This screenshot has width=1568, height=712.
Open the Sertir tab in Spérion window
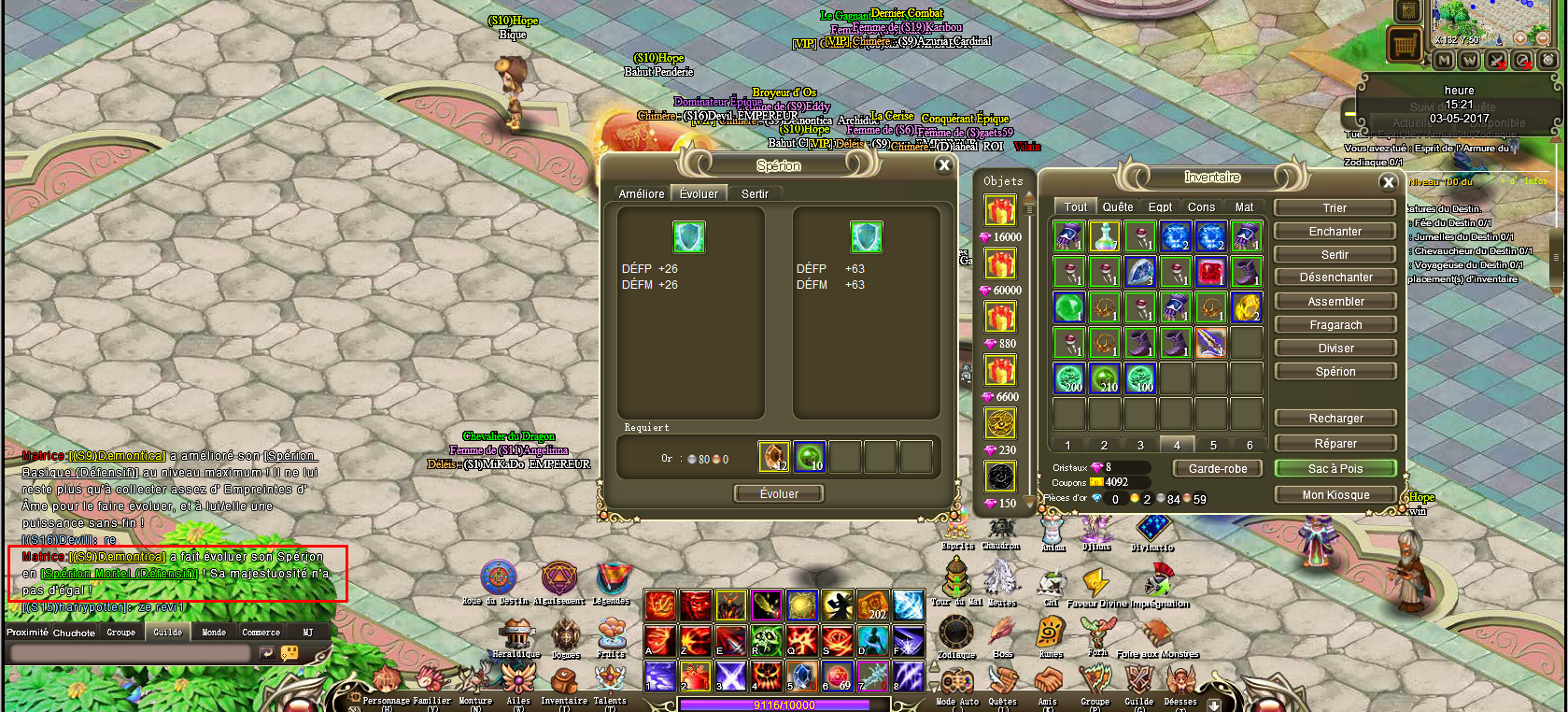(755, 193)
